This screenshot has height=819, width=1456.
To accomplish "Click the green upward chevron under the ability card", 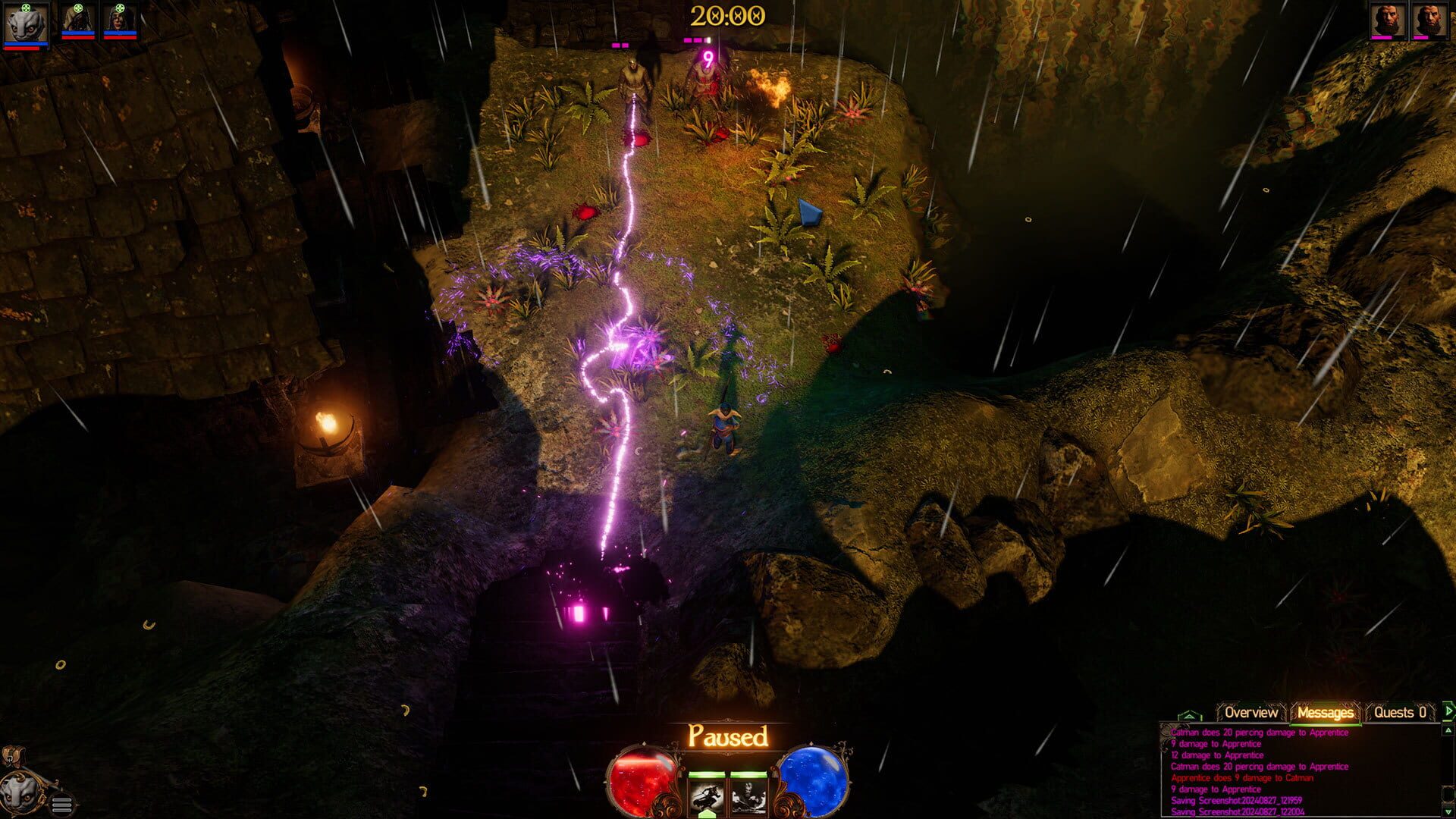I will coord(707,813).
